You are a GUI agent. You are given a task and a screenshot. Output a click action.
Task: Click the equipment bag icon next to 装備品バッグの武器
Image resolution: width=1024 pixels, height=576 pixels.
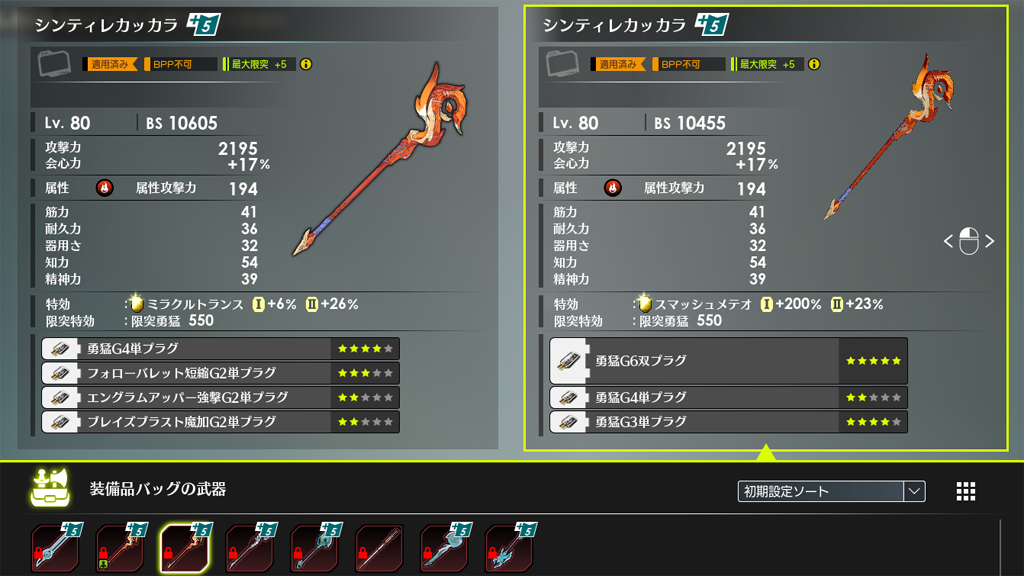pyautogui.click(x=47, y=487)
